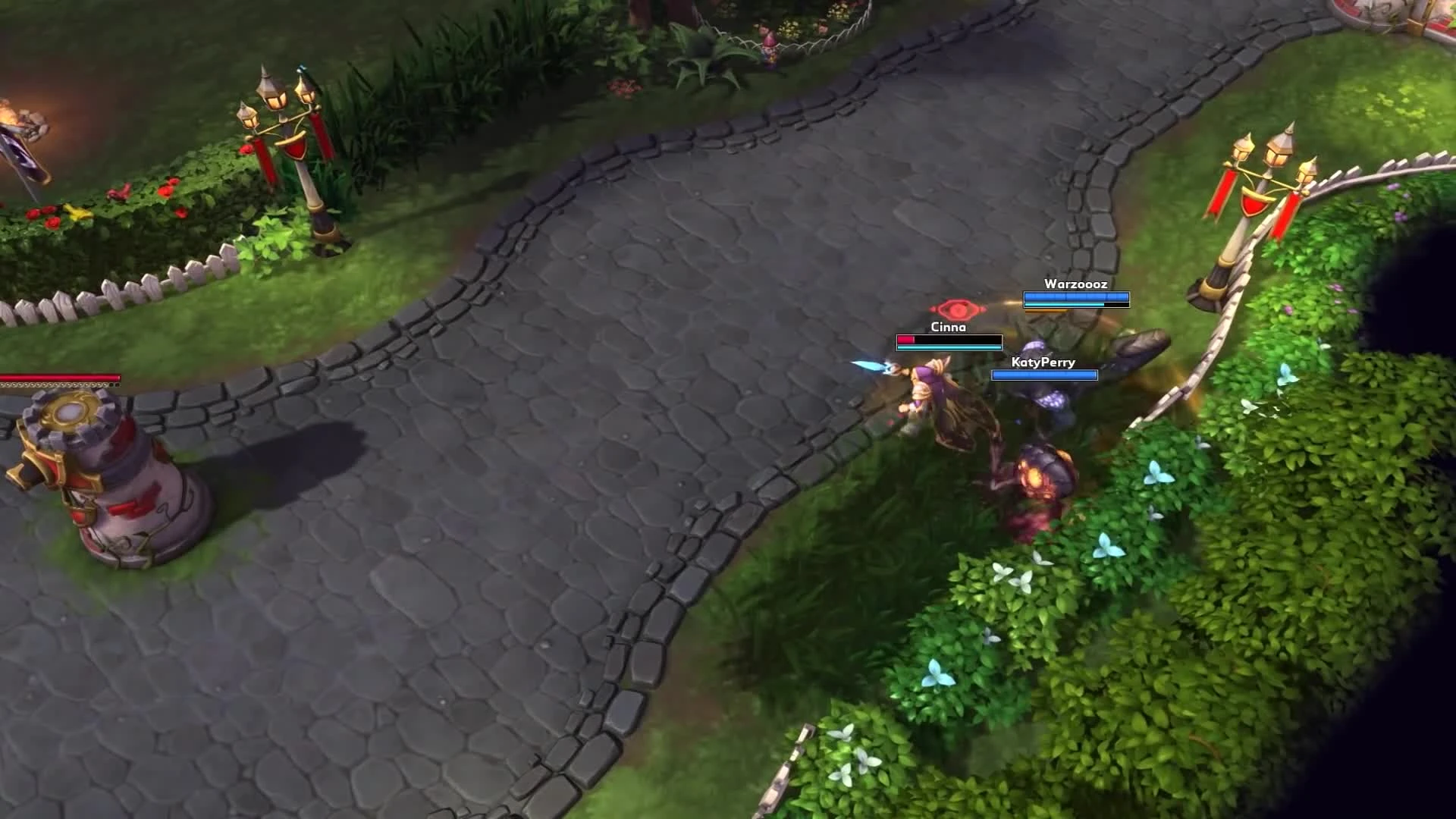Select the double lamp post near the top-left hedge
The height and width of the screenshot is (819, 1456).
tap(284, 129)
